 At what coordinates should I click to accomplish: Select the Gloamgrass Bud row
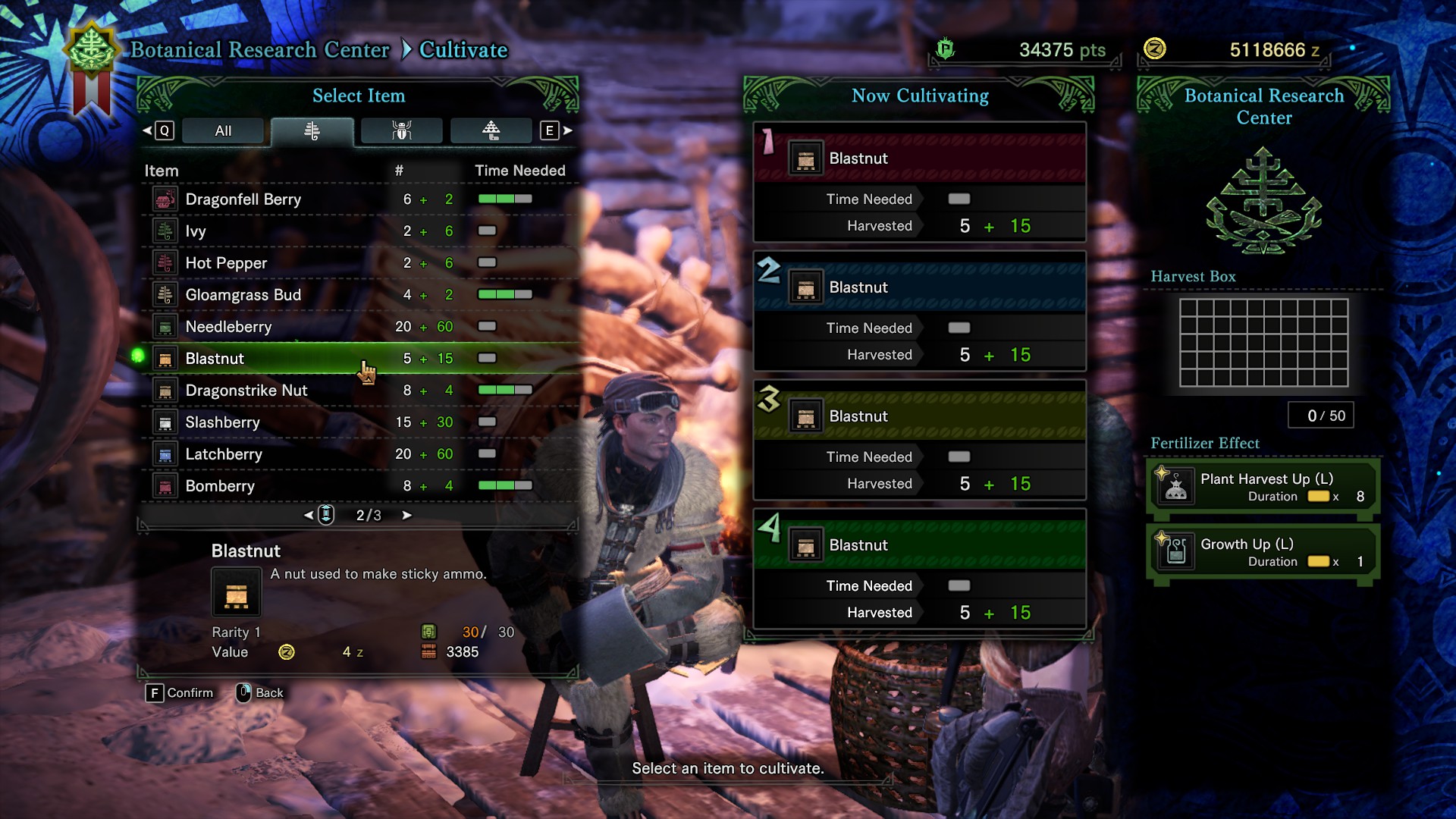point(243,295)
